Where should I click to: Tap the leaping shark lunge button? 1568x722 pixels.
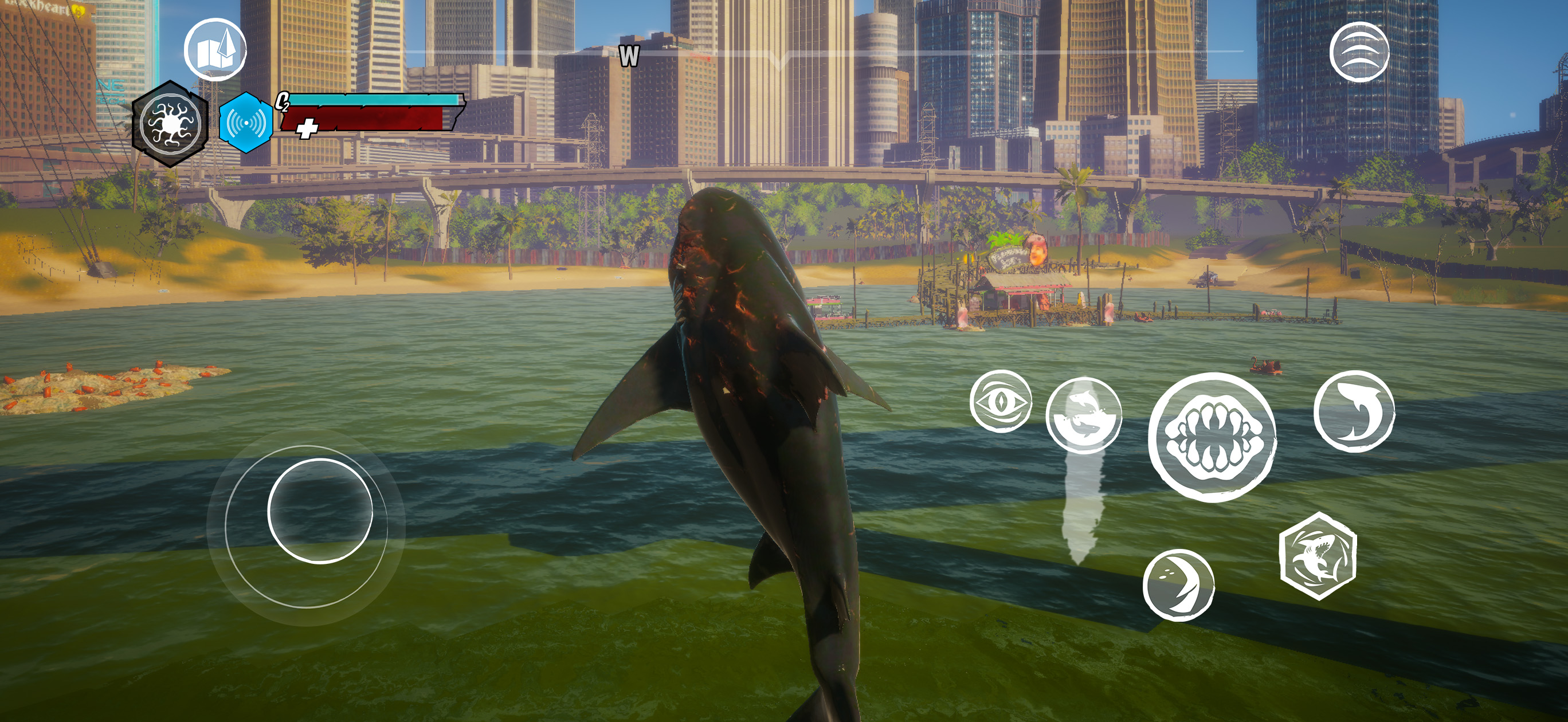[x=1354, y=411]
